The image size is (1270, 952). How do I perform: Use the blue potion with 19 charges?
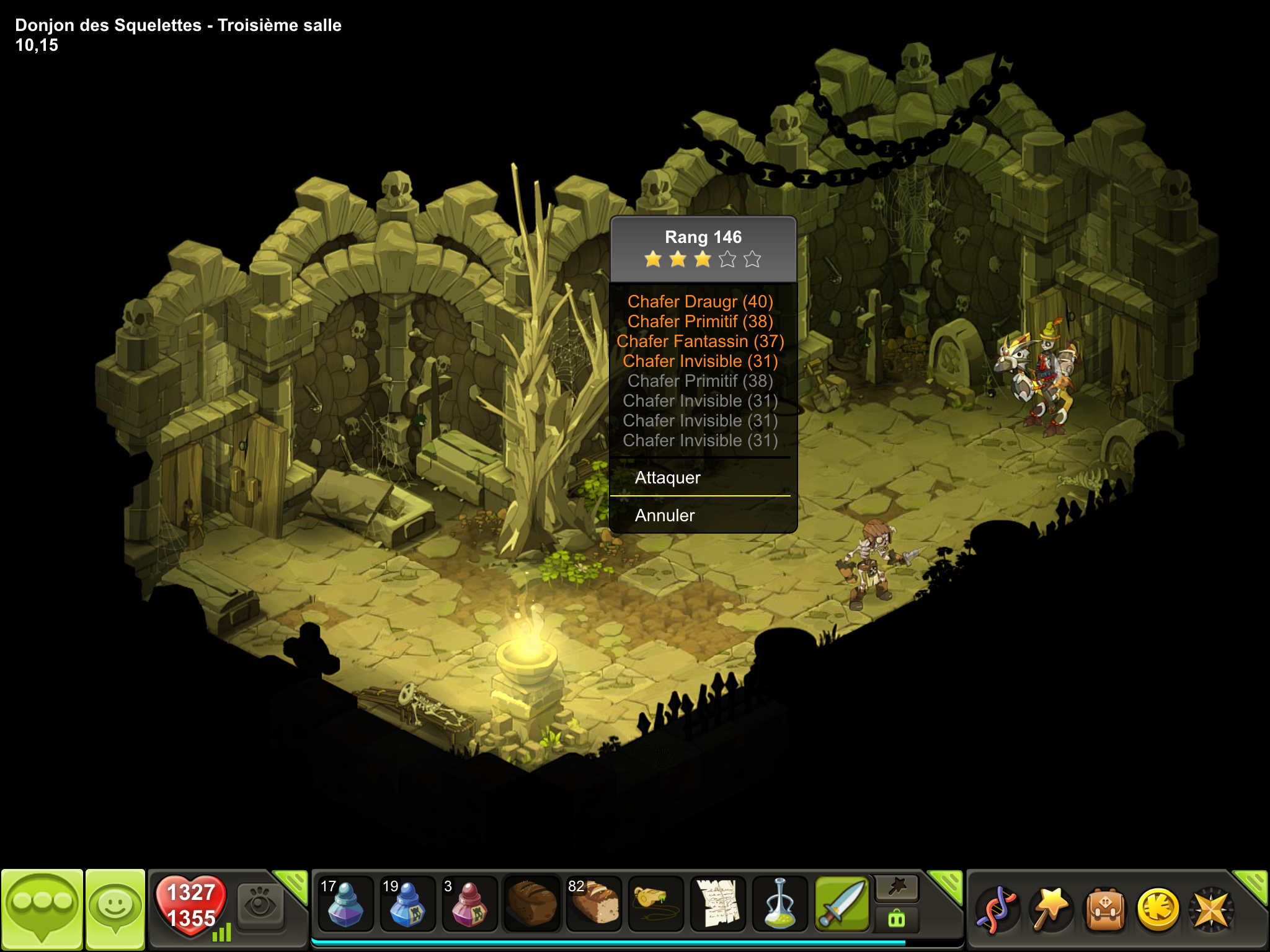(x=407, y=904)
